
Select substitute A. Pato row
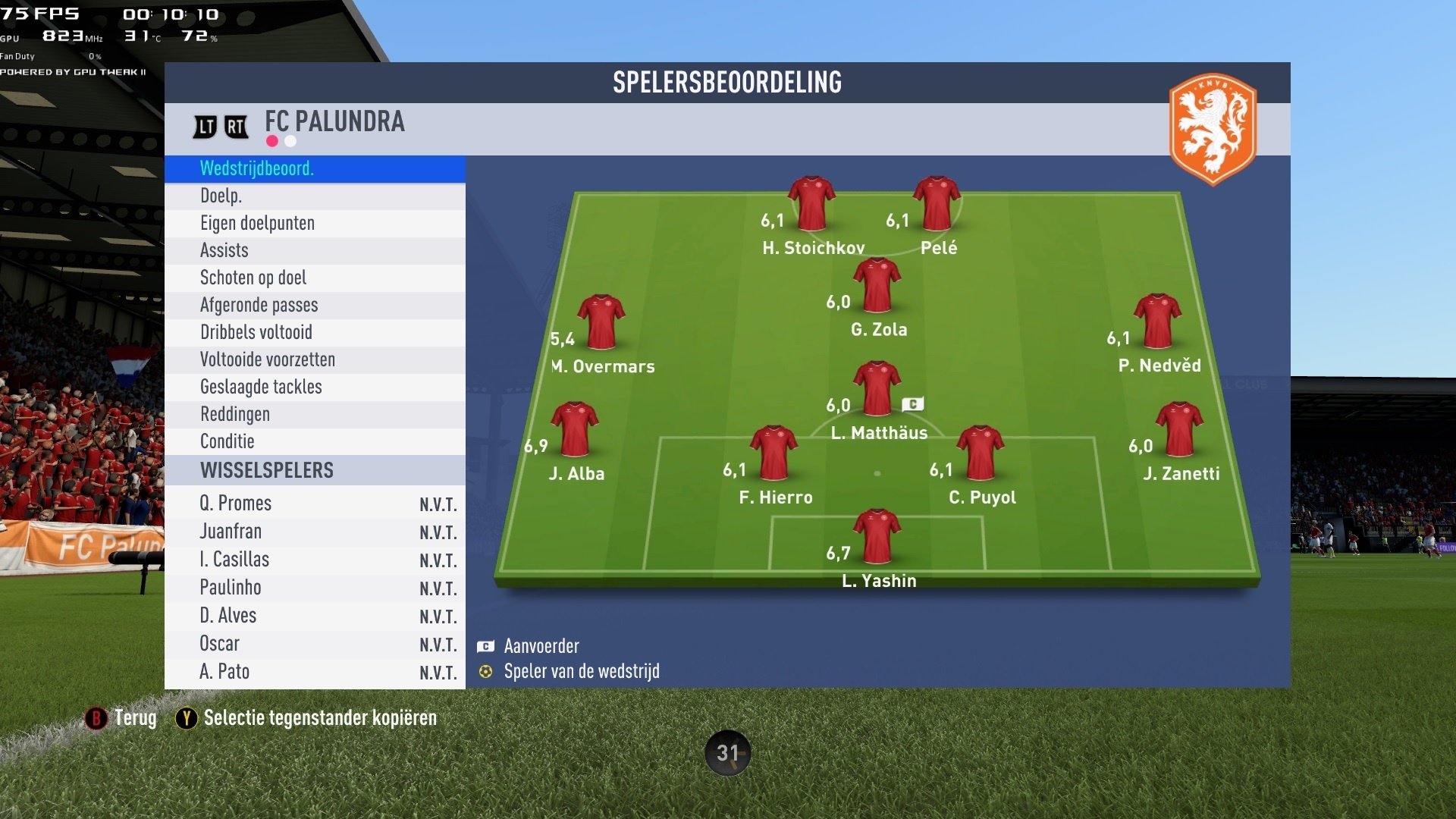pyautogui.click(x=315, y=672)
